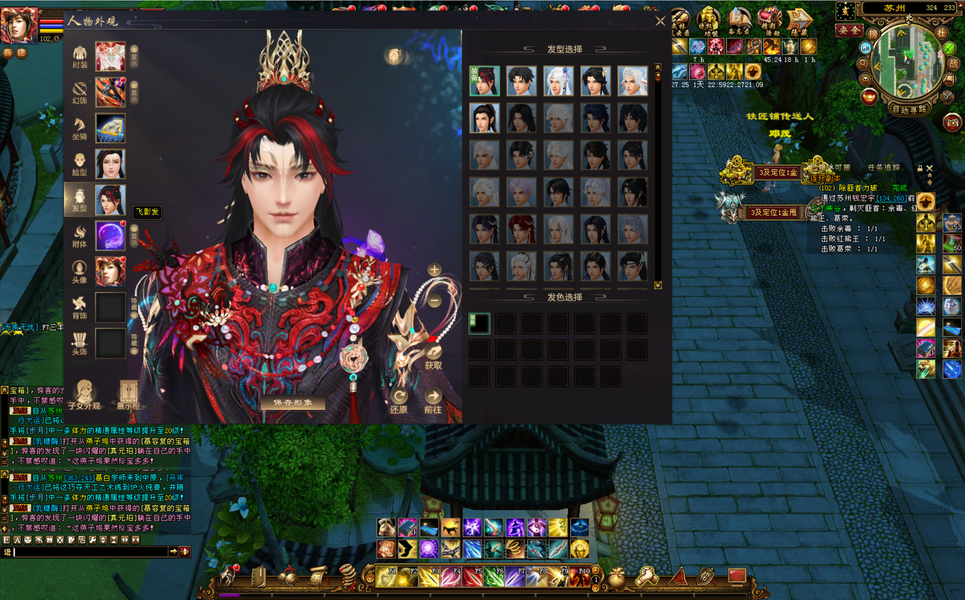Viewport: 965px width, 600px height.
Task: Zoom in the character preview with plus
Action: tap(434, 270)
